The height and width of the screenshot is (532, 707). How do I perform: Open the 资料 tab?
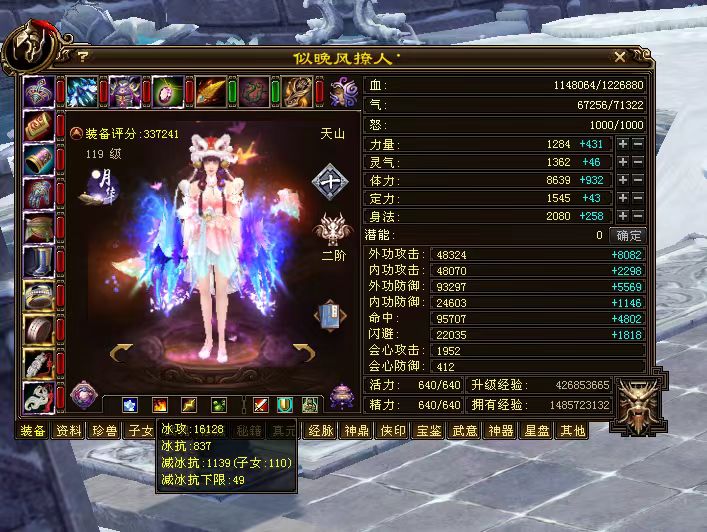(x=69, y=431)
